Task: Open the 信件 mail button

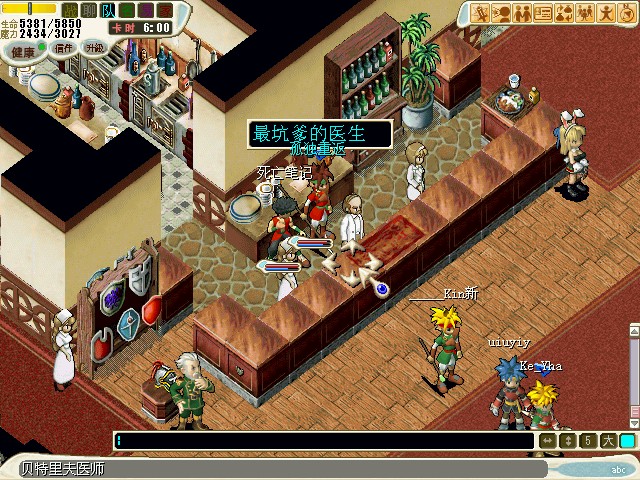Action: point(64,47)
